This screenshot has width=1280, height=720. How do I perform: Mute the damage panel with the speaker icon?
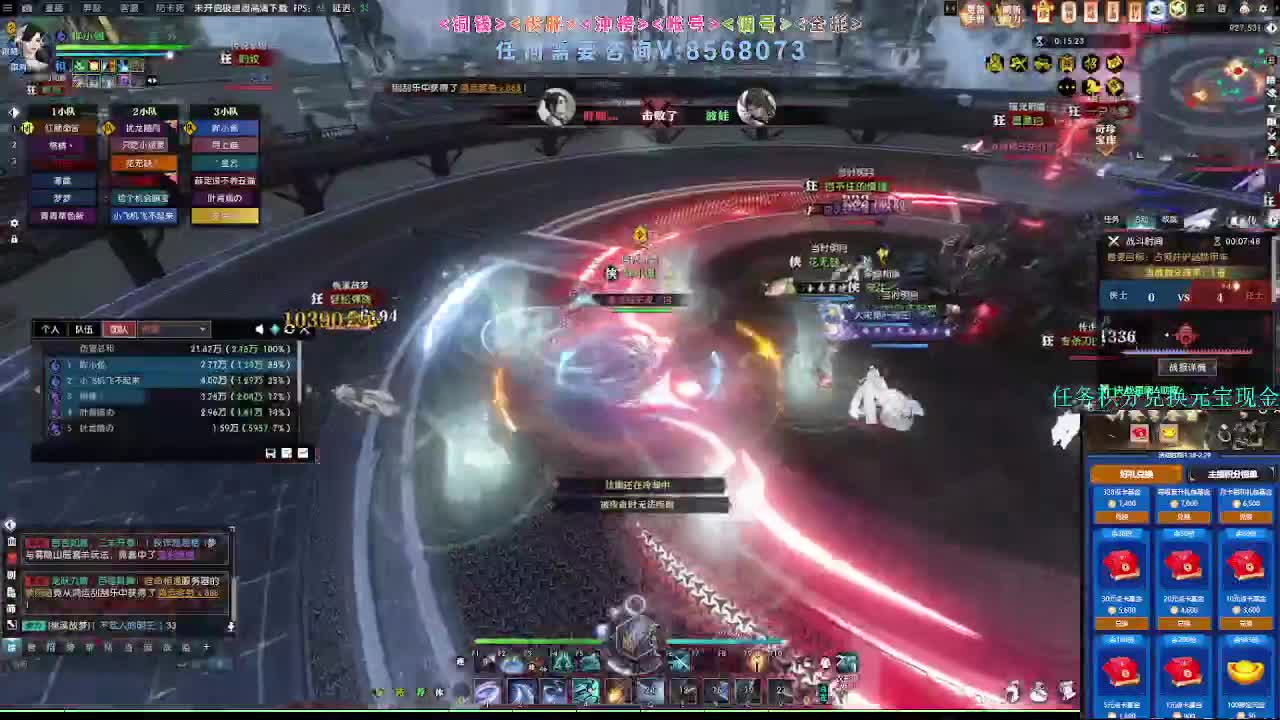pyautogui.click(x=259, y=329)
